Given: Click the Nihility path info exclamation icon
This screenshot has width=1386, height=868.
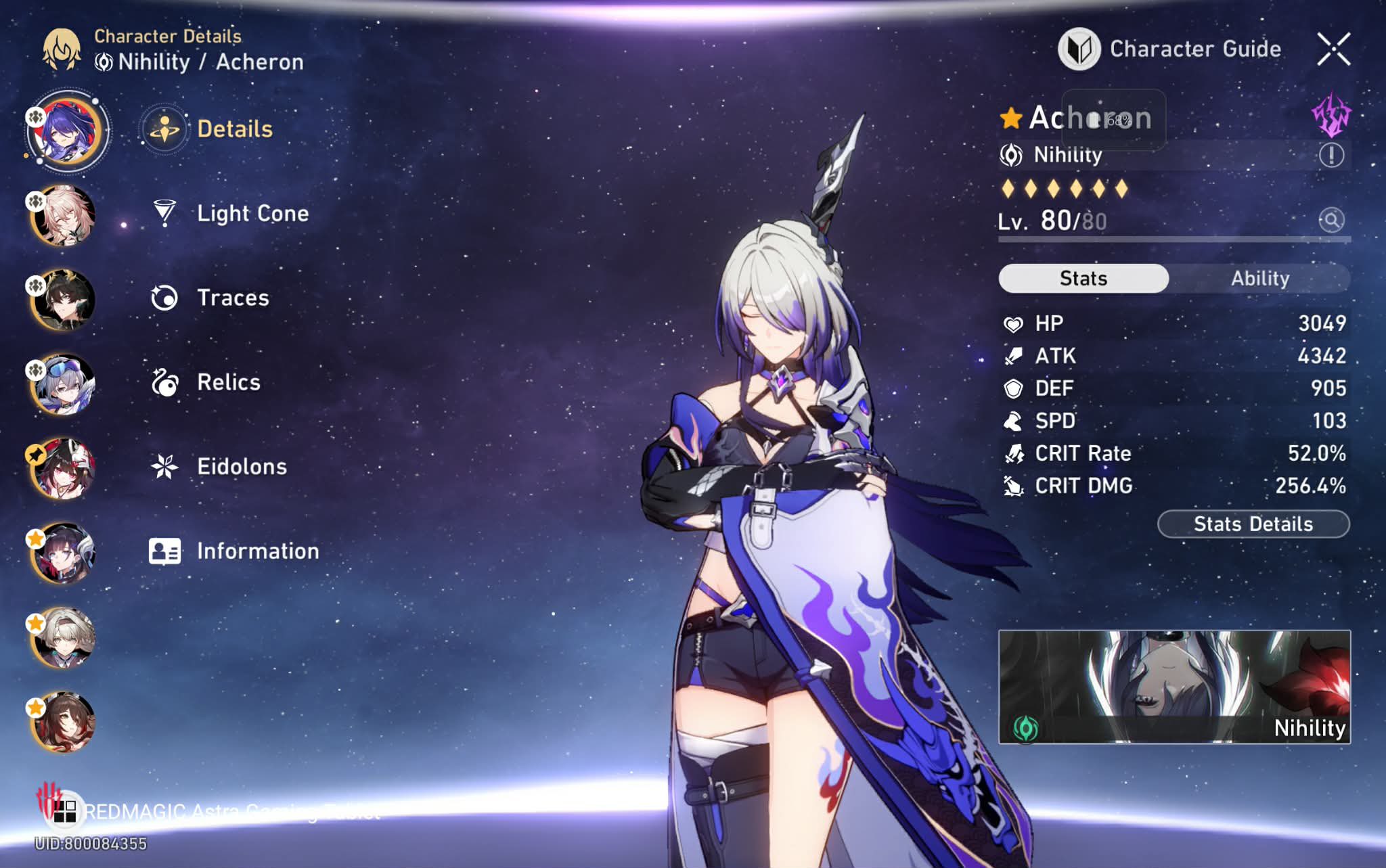Looking at the screenshot, I should [1331, 155].
